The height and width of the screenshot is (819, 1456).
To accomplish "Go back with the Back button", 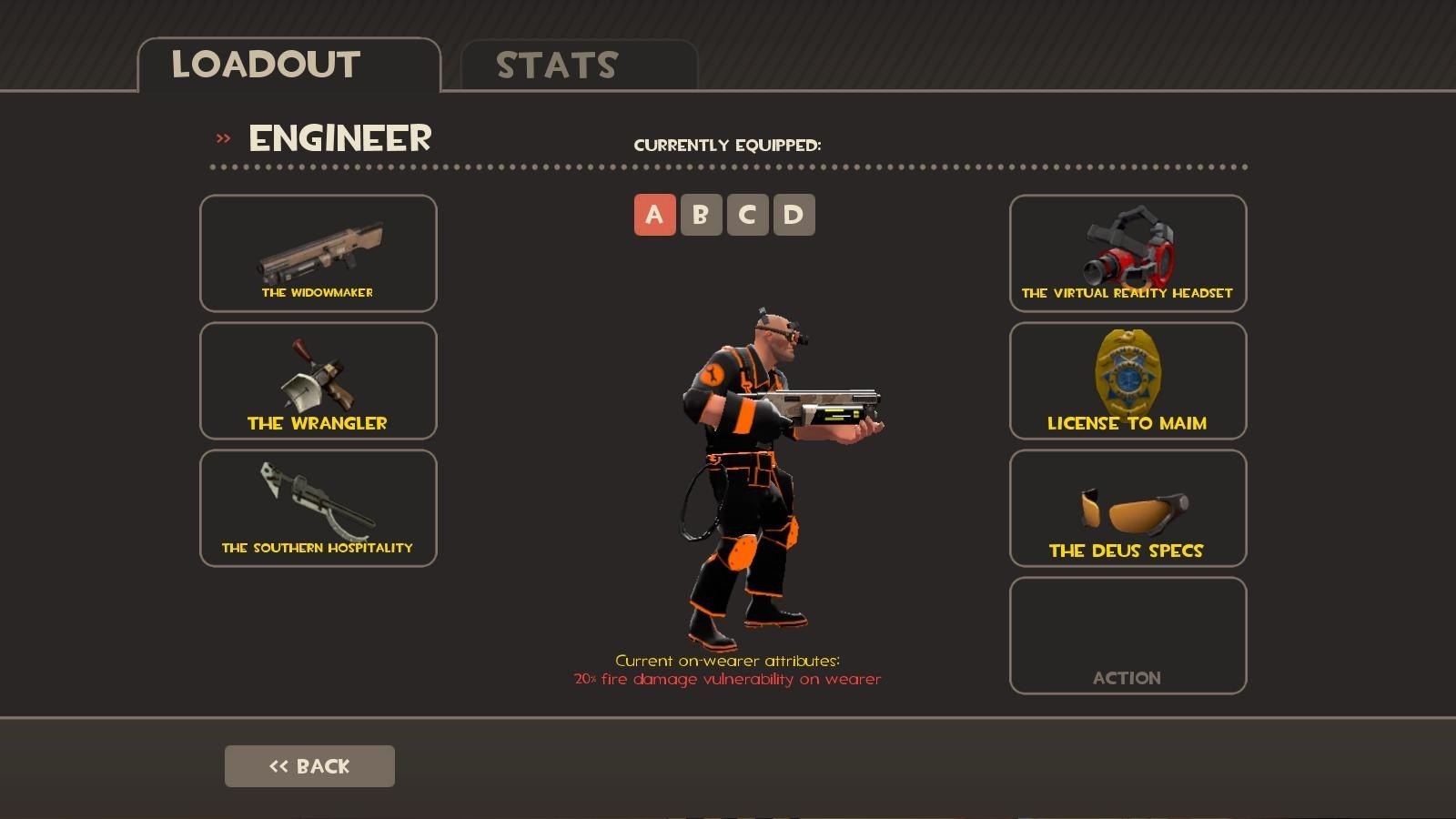I will click(309, 766).
